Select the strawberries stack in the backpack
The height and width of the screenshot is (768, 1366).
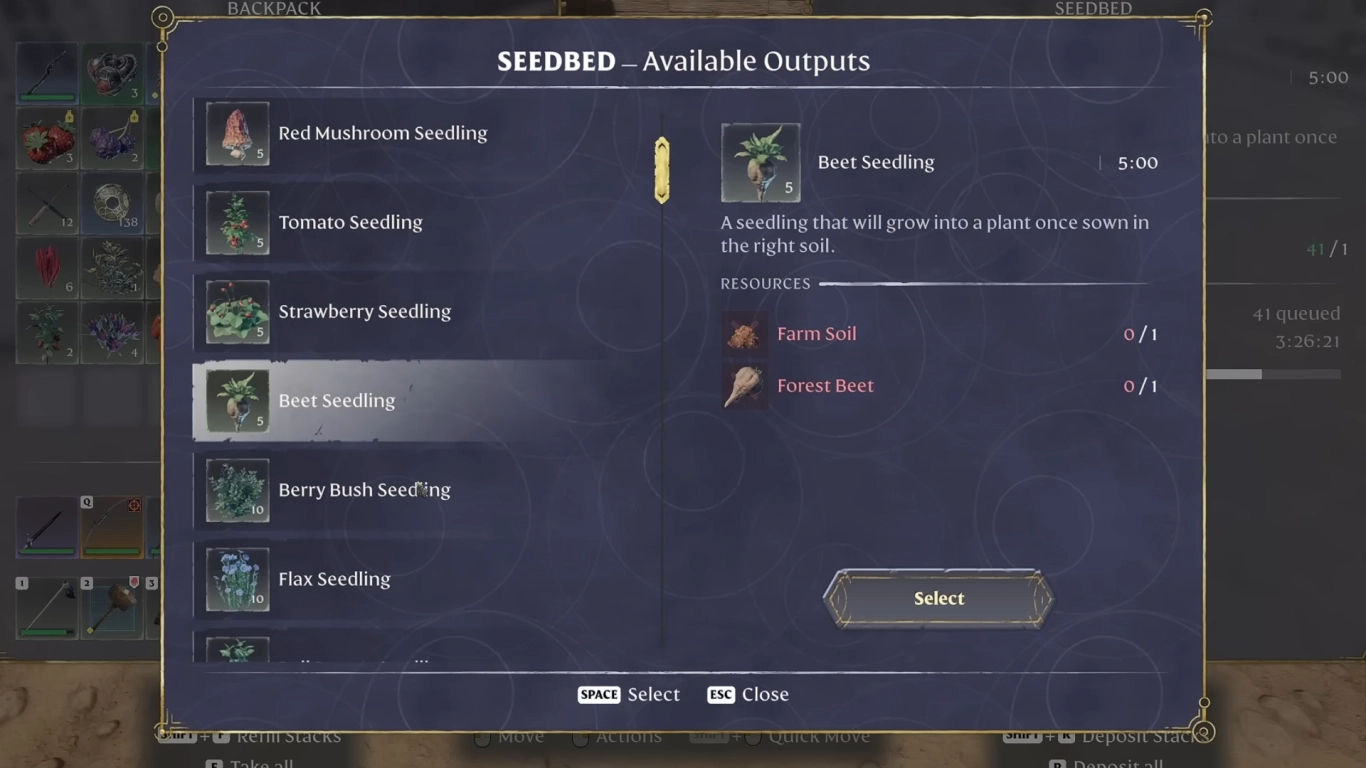click(x=47, y=137)
